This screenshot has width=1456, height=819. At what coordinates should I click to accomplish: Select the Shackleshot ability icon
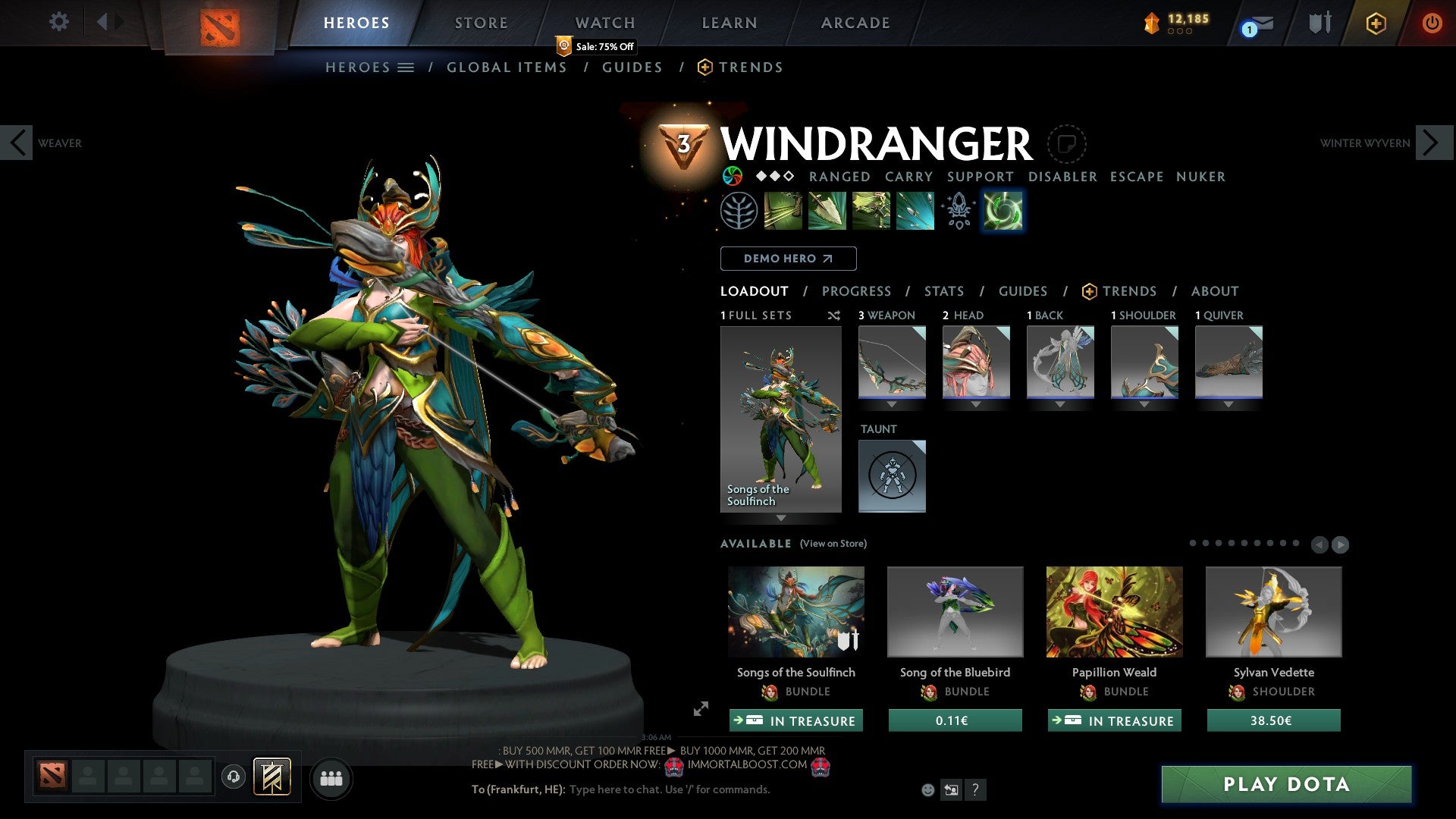(x=782, y=210)
